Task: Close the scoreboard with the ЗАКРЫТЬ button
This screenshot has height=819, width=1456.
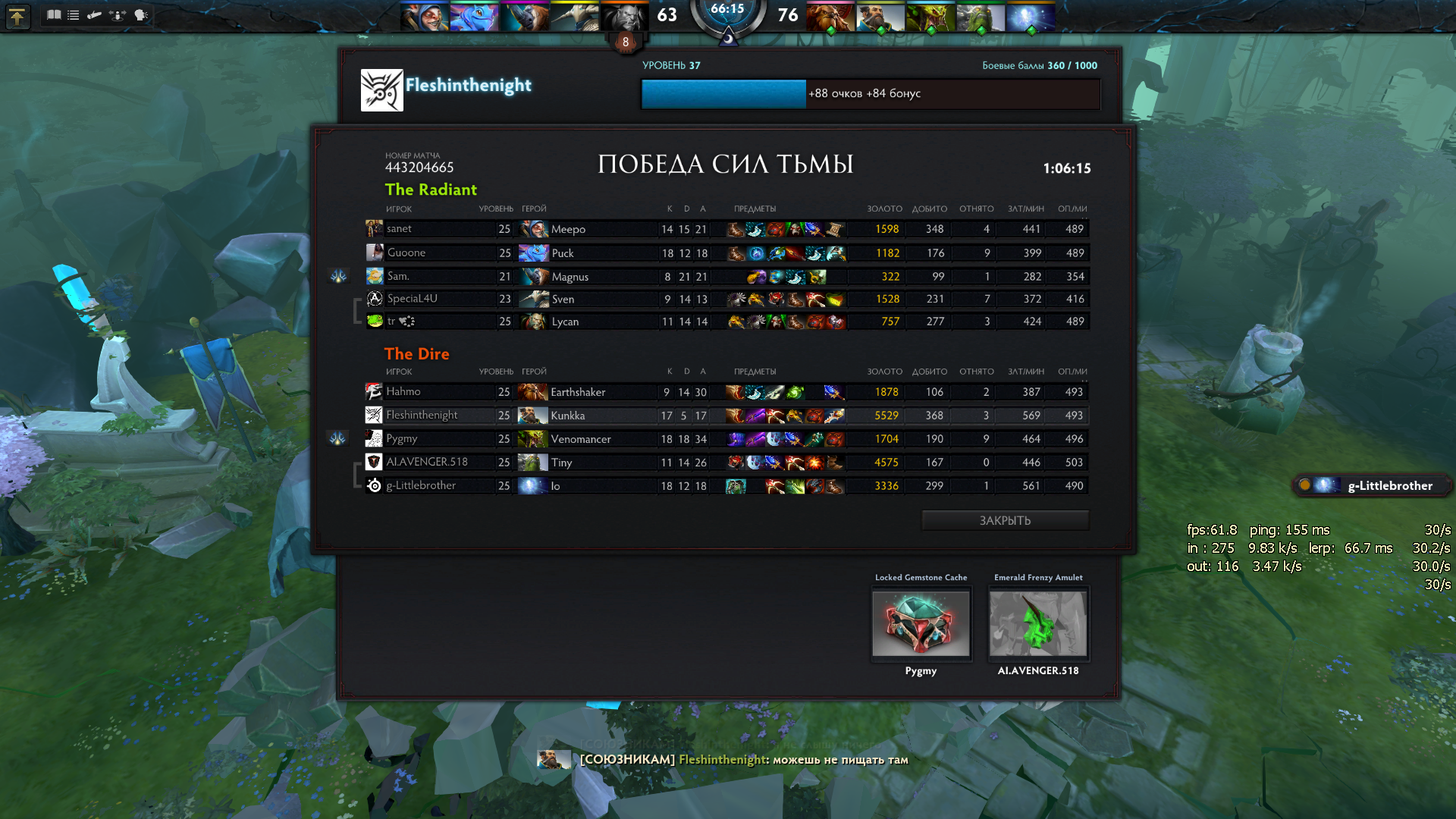Action: click(x=1005, y=520)
